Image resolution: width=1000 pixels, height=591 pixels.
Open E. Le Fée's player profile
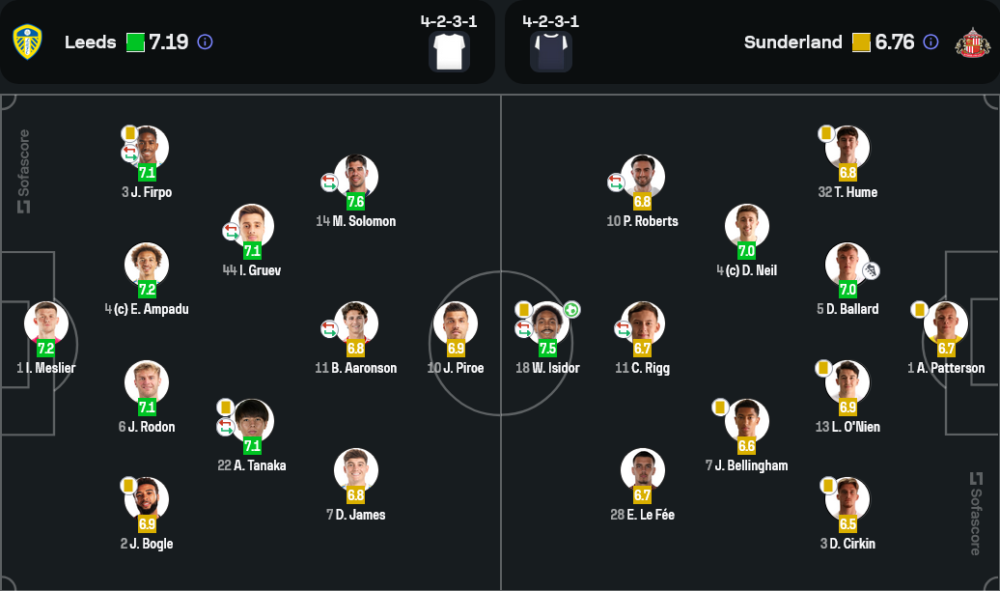642,471
